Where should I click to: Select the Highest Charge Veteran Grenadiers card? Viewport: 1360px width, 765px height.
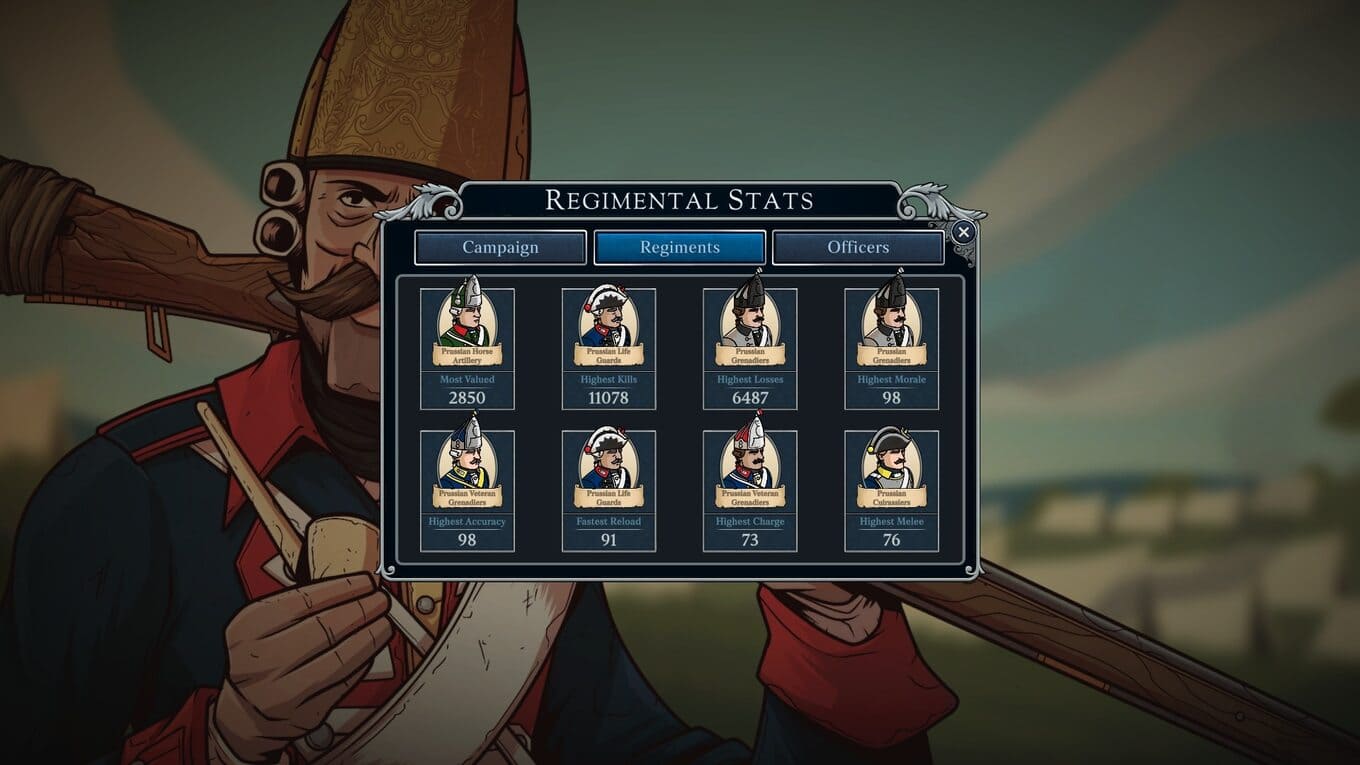750,490
